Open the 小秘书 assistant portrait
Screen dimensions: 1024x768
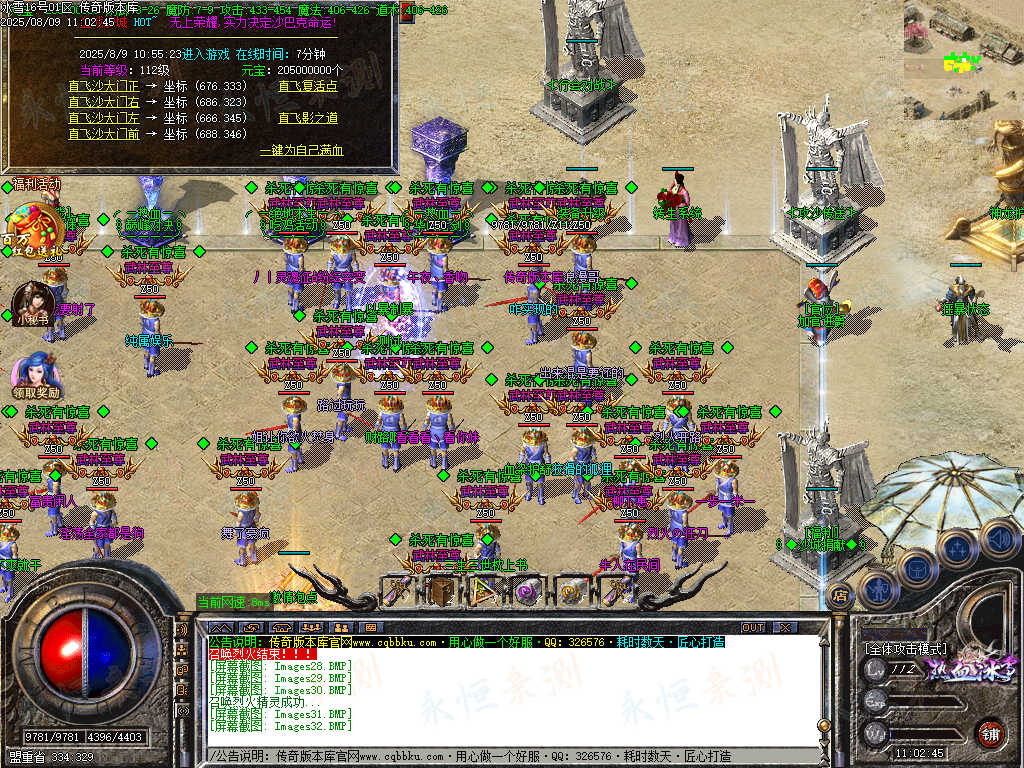30,304
